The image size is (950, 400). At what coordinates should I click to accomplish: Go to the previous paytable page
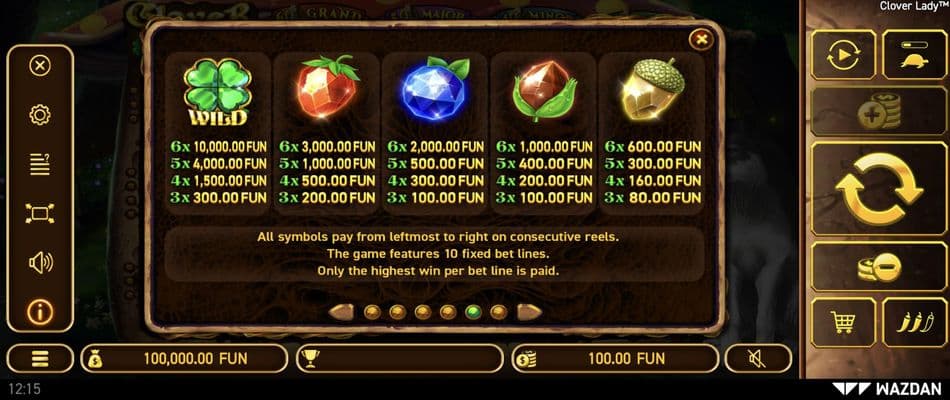(344, 311)
